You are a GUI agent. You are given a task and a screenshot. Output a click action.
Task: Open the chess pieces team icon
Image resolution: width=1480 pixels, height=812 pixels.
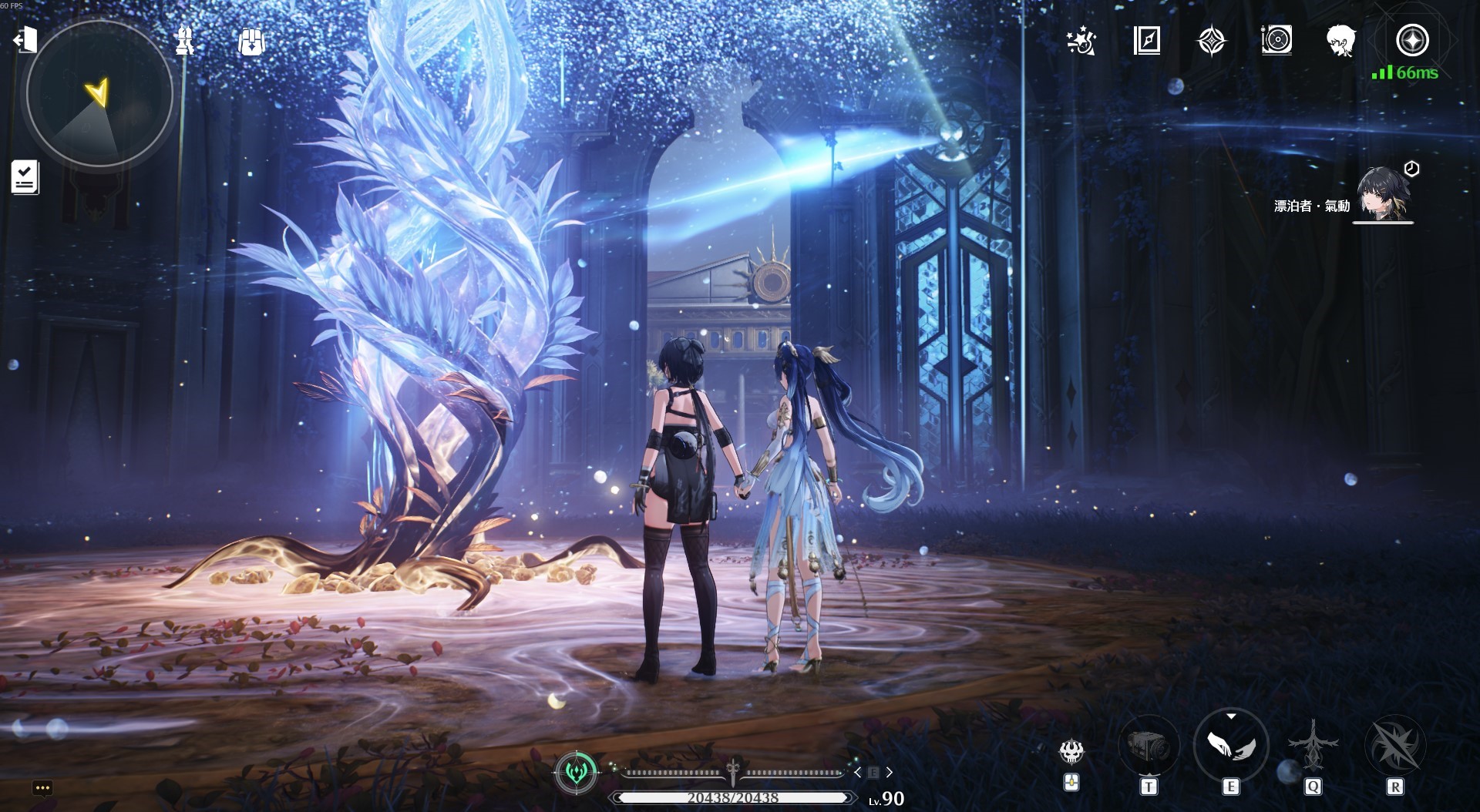pos(184,40)
